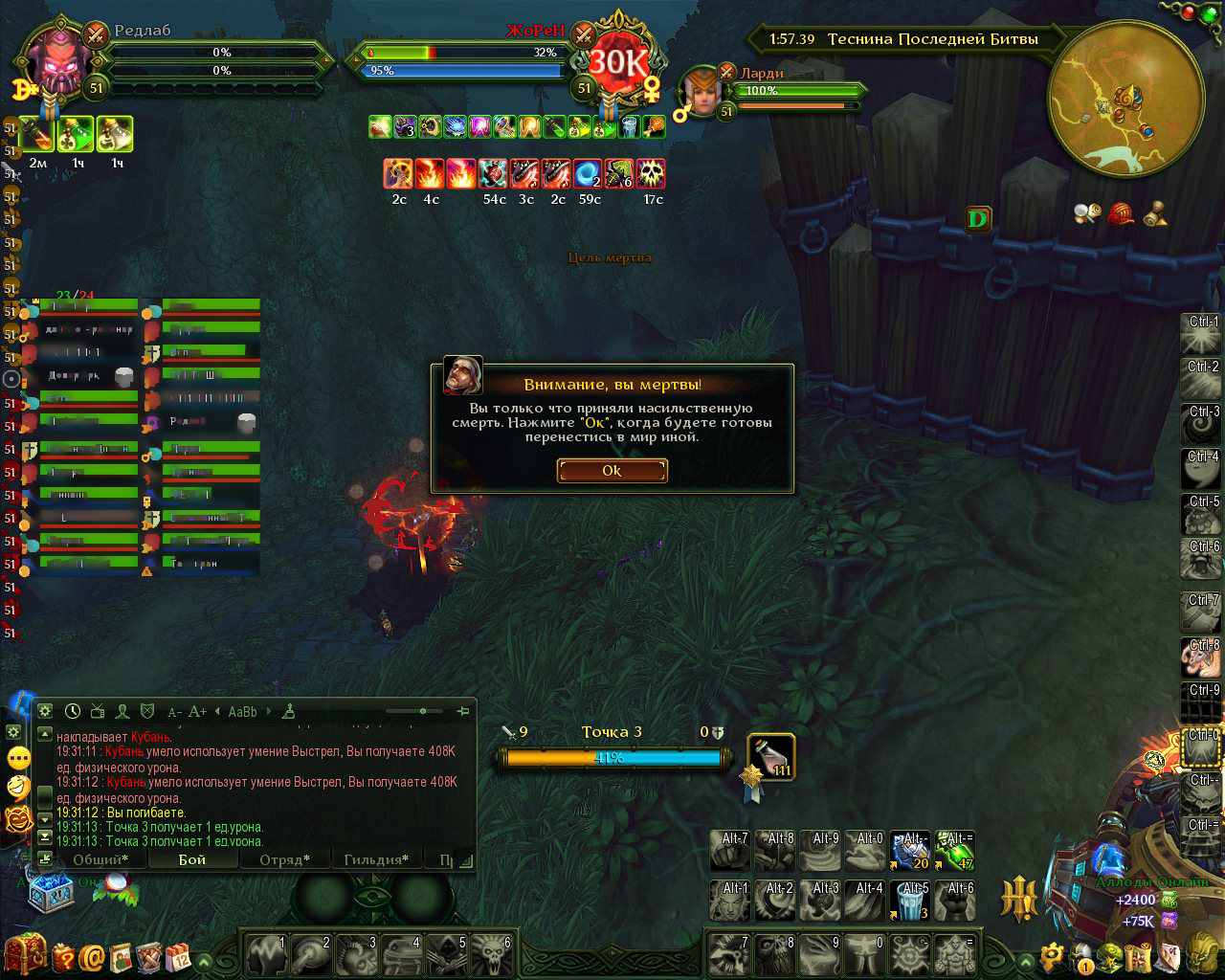Confirm death with the Ok button
Screen dimensions: 1225x980
(612, 470)
